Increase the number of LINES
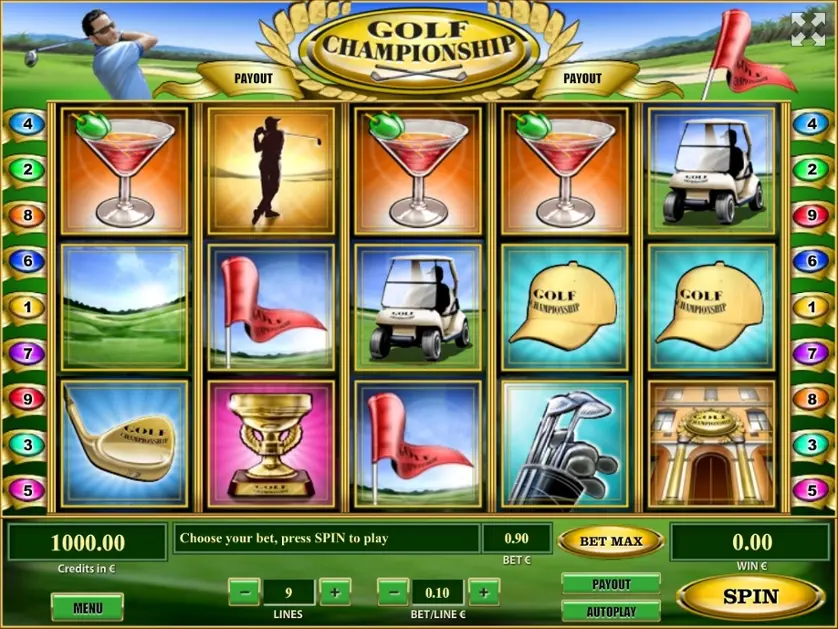The width and height of the screenshot is (838, 629). [x=334, y=592]
